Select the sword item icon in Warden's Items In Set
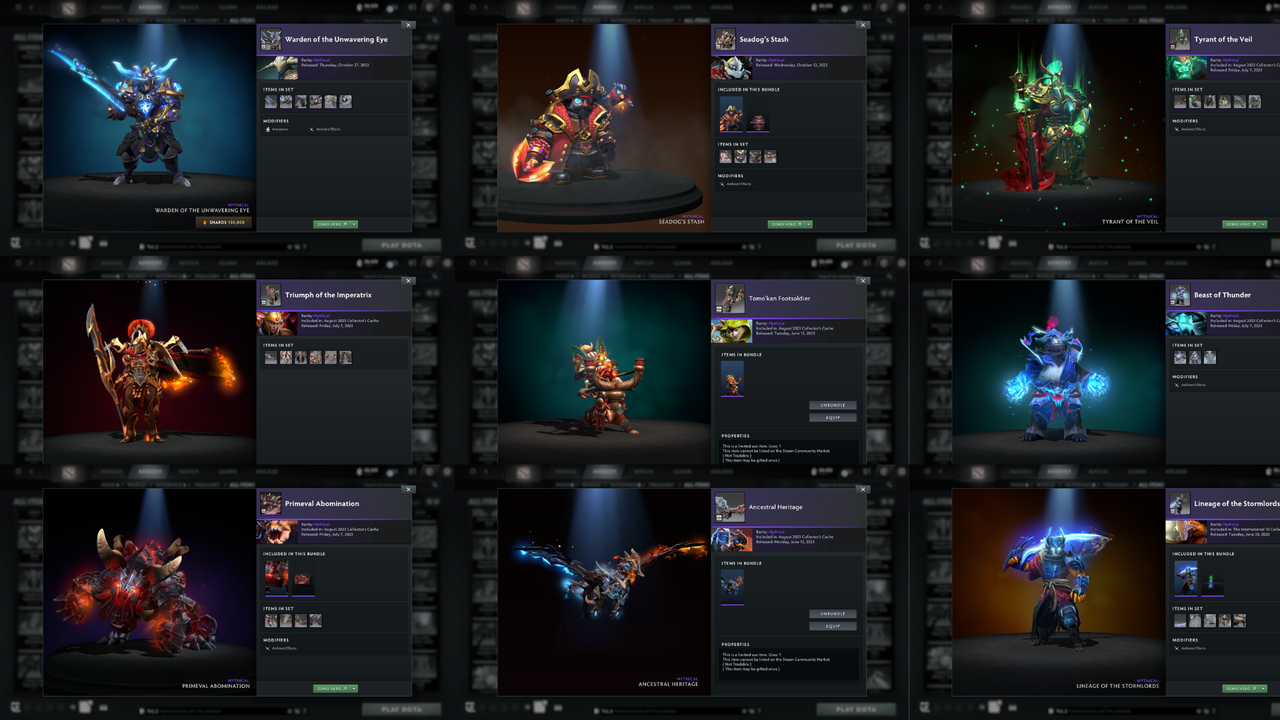Image resolution: width=1280 pixels, height=720 pixels. click(x=271, y=102)
